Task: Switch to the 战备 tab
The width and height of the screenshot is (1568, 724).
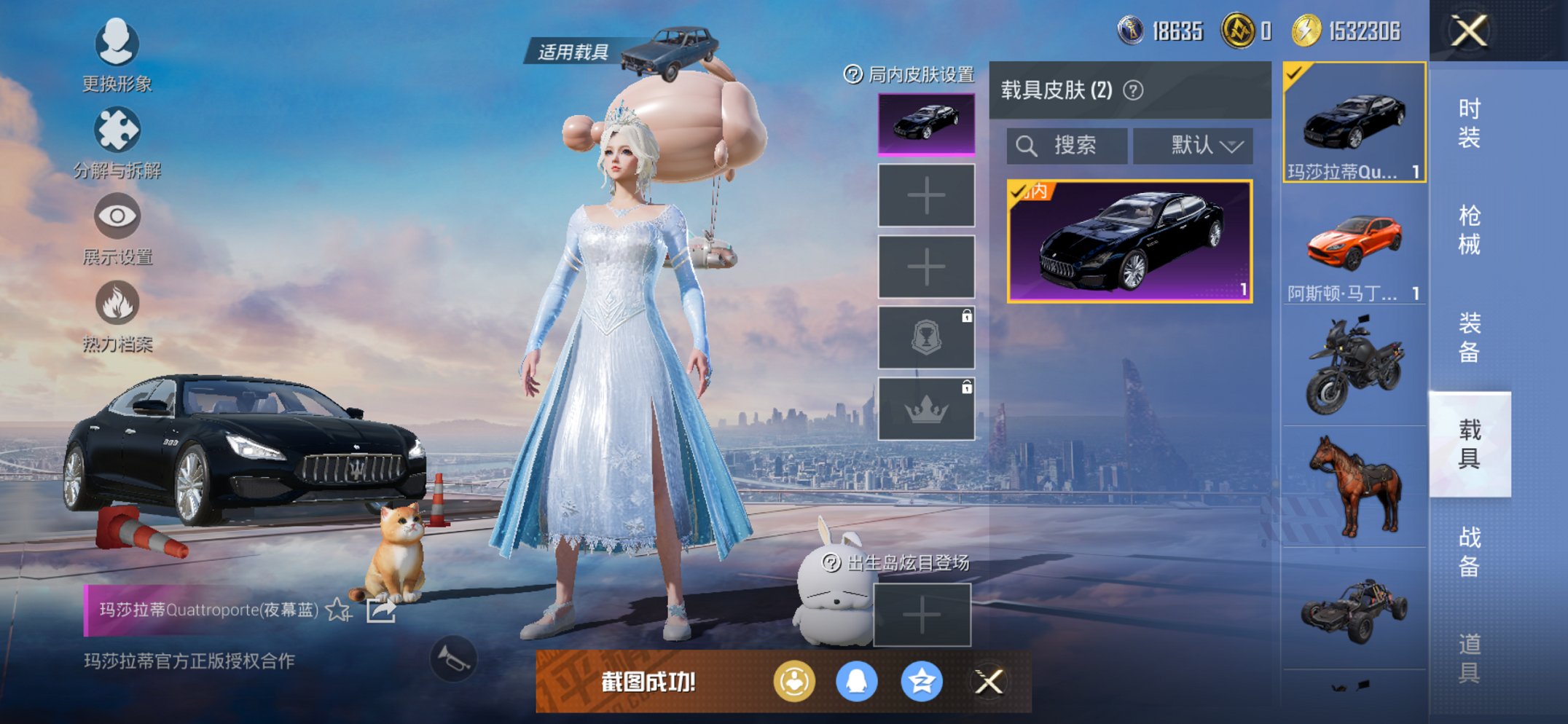Action: 1468,551
